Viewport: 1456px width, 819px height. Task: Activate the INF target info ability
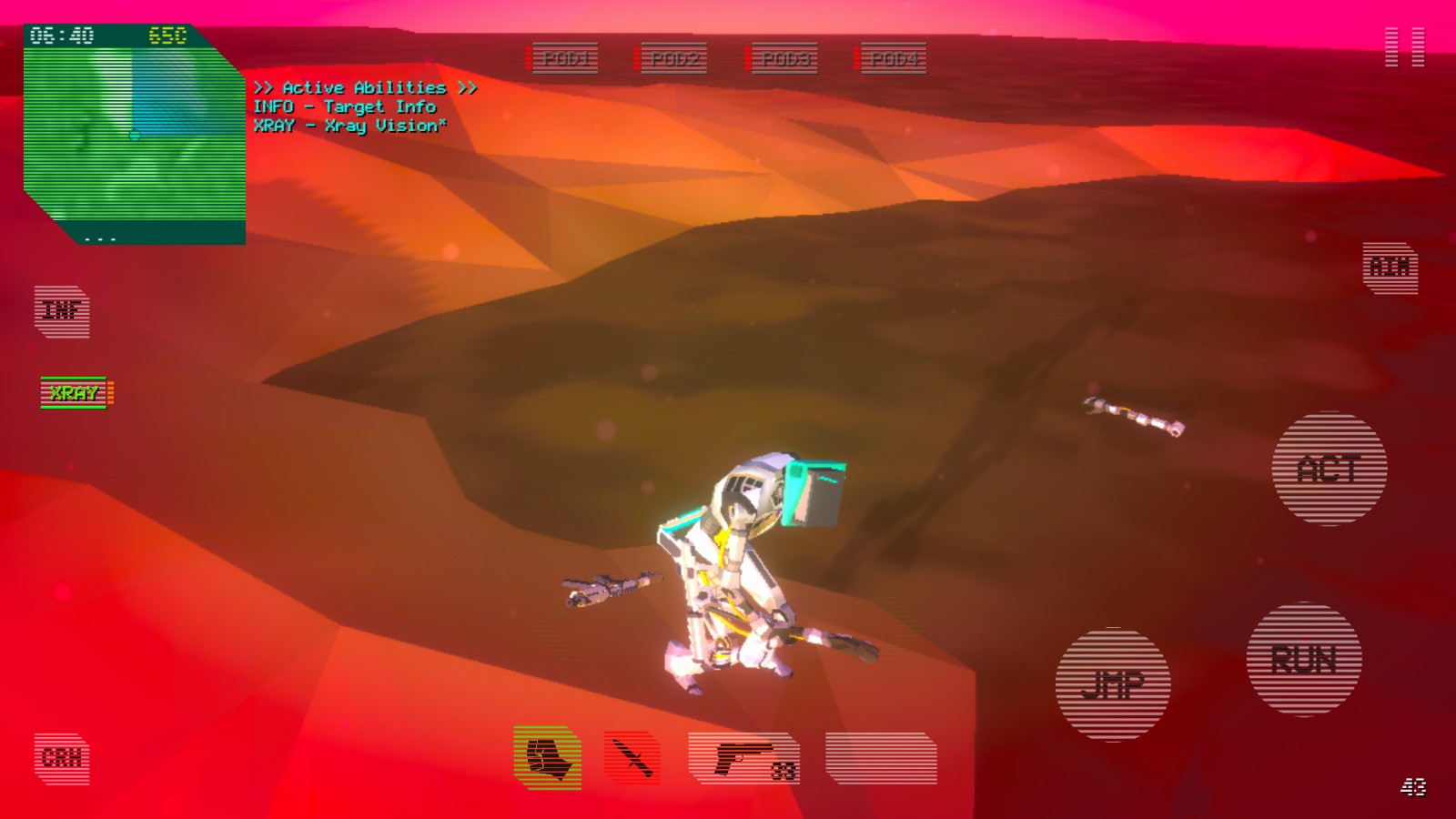tap(62, 311)
